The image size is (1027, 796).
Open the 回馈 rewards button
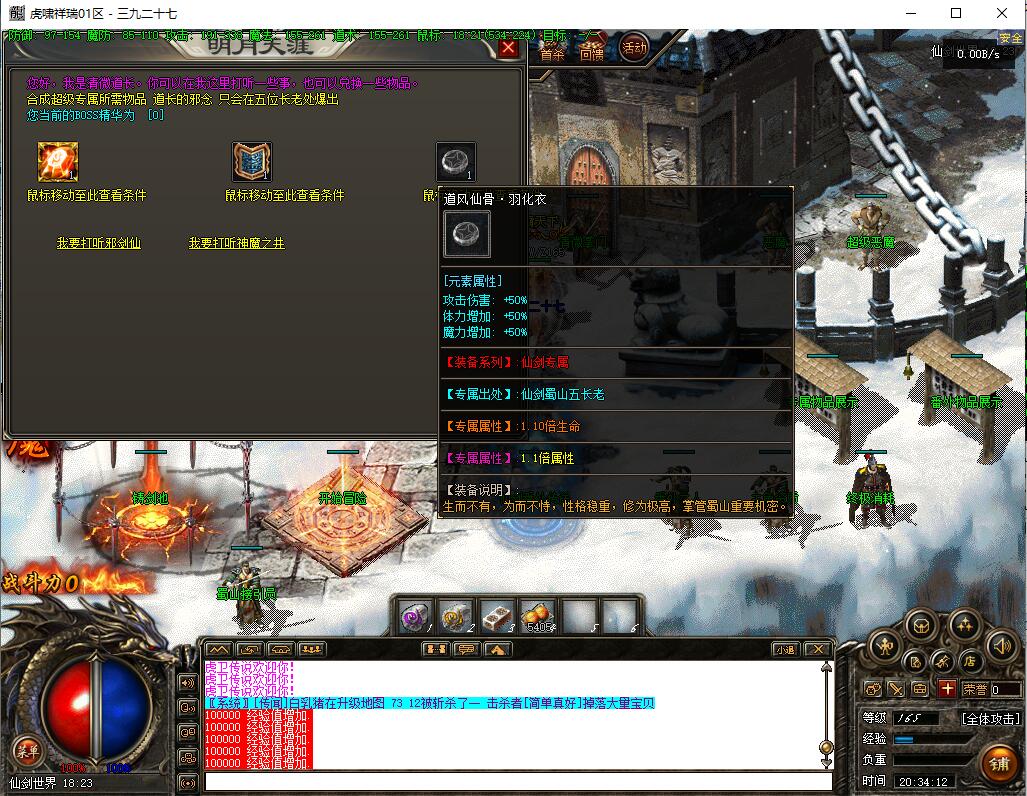click(591, 54)
